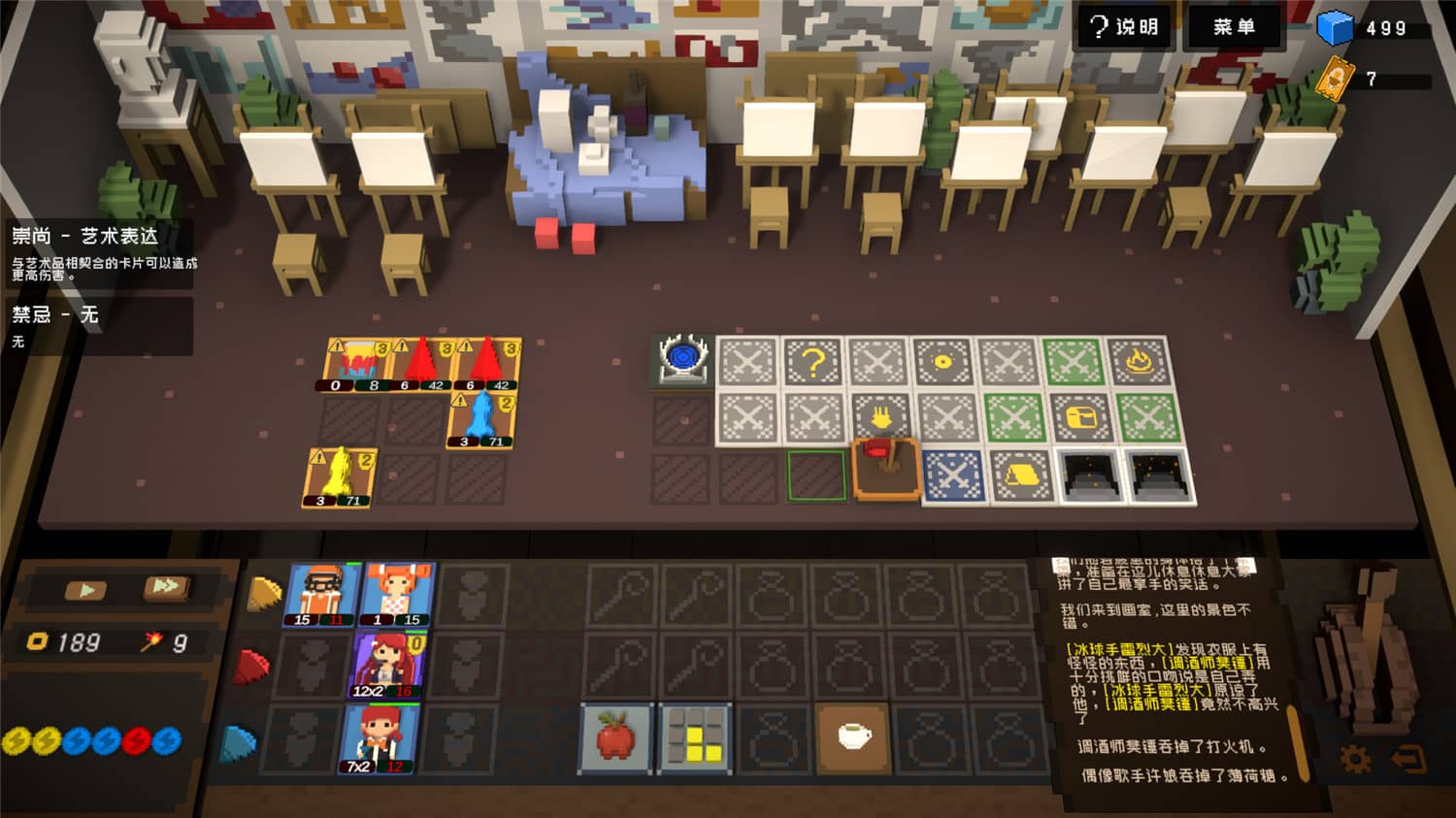Click the single-arrow play button
Viewport: 1456px width, 818px height.
pyautogui.click(x=86, y=589)
